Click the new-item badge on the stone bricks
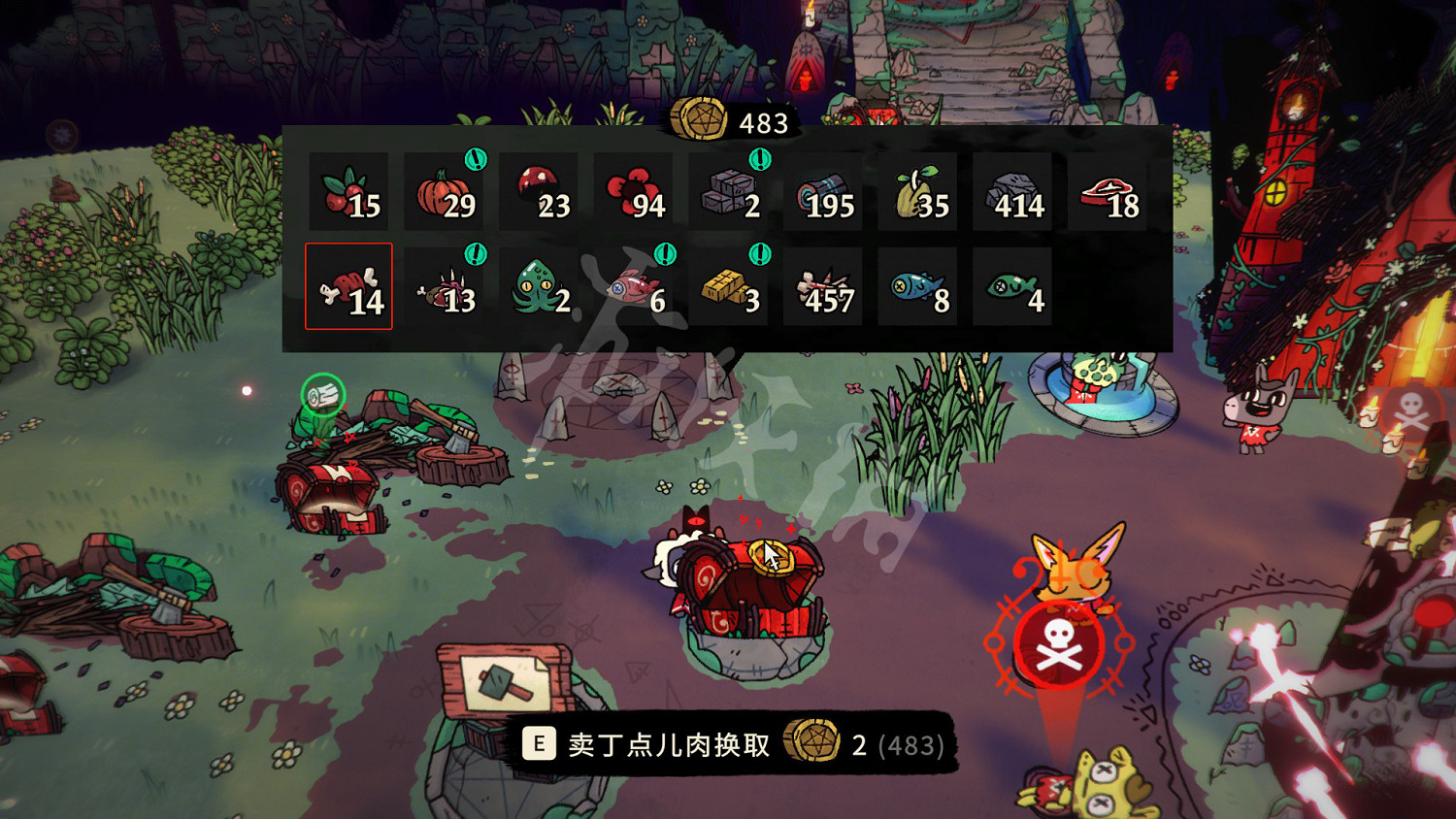Screen dimensions: 1456x819 click(x=762, y=160)
